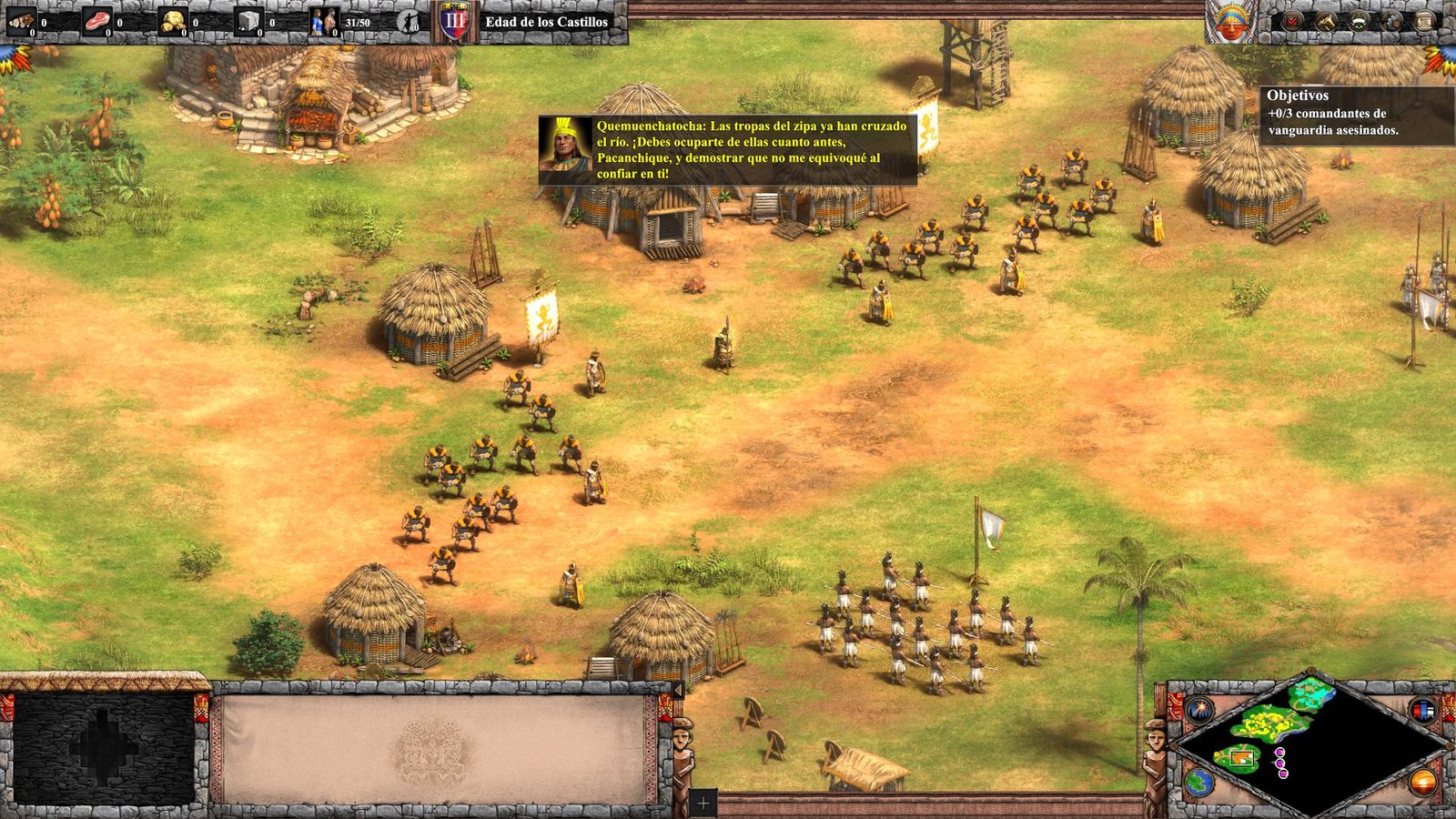Click the plus button on bottom bar
The height and width of the screenshot is (819, 1456).
703,804
